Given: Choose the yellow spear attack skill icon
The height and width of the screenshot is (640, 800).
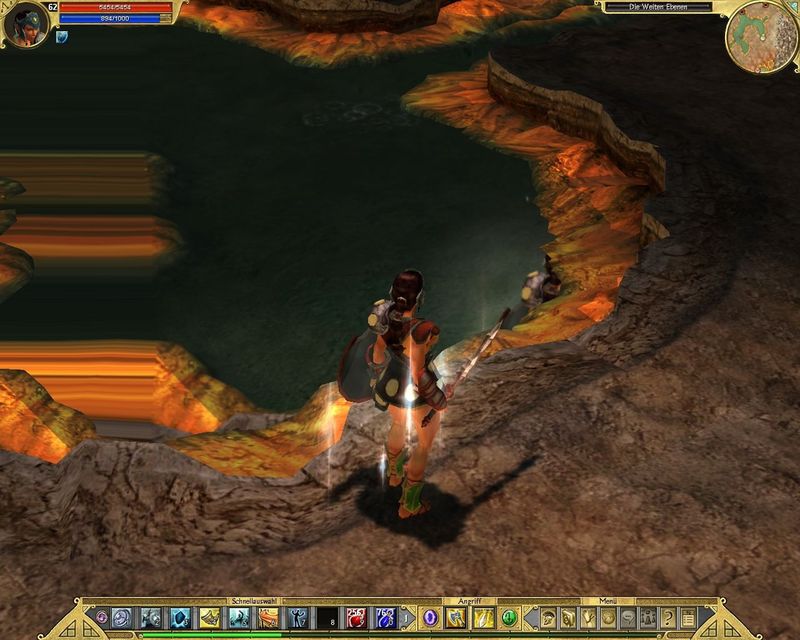Looking at the screenshot, I should click(x=483, y=618).
